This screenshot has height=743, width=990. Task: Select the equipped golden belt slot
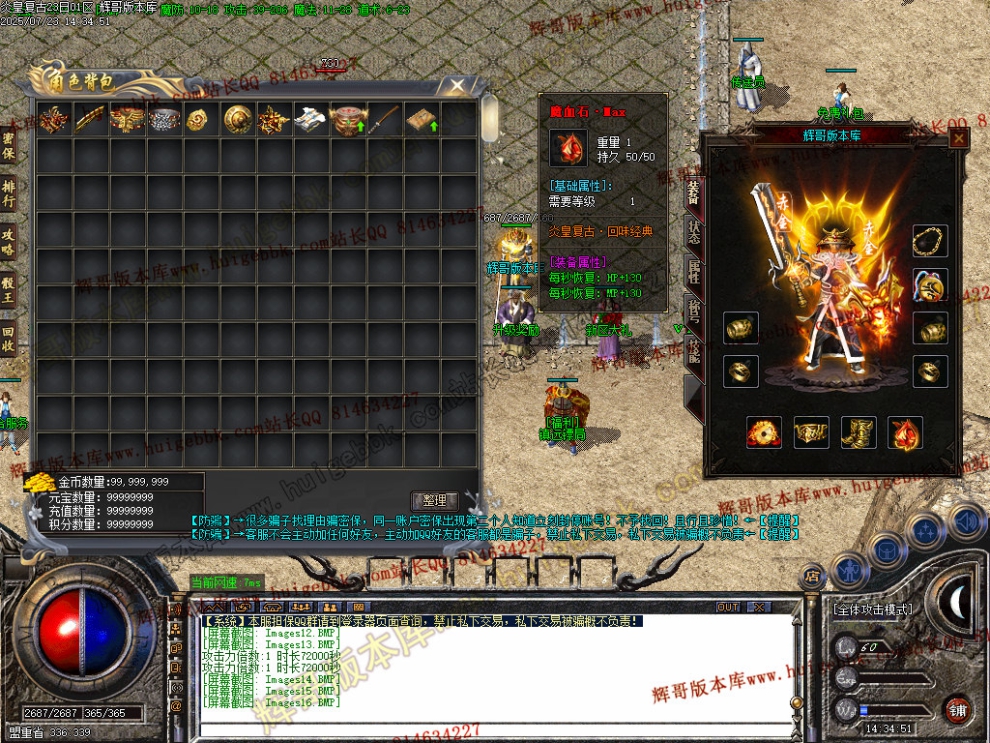coord(811,432)
